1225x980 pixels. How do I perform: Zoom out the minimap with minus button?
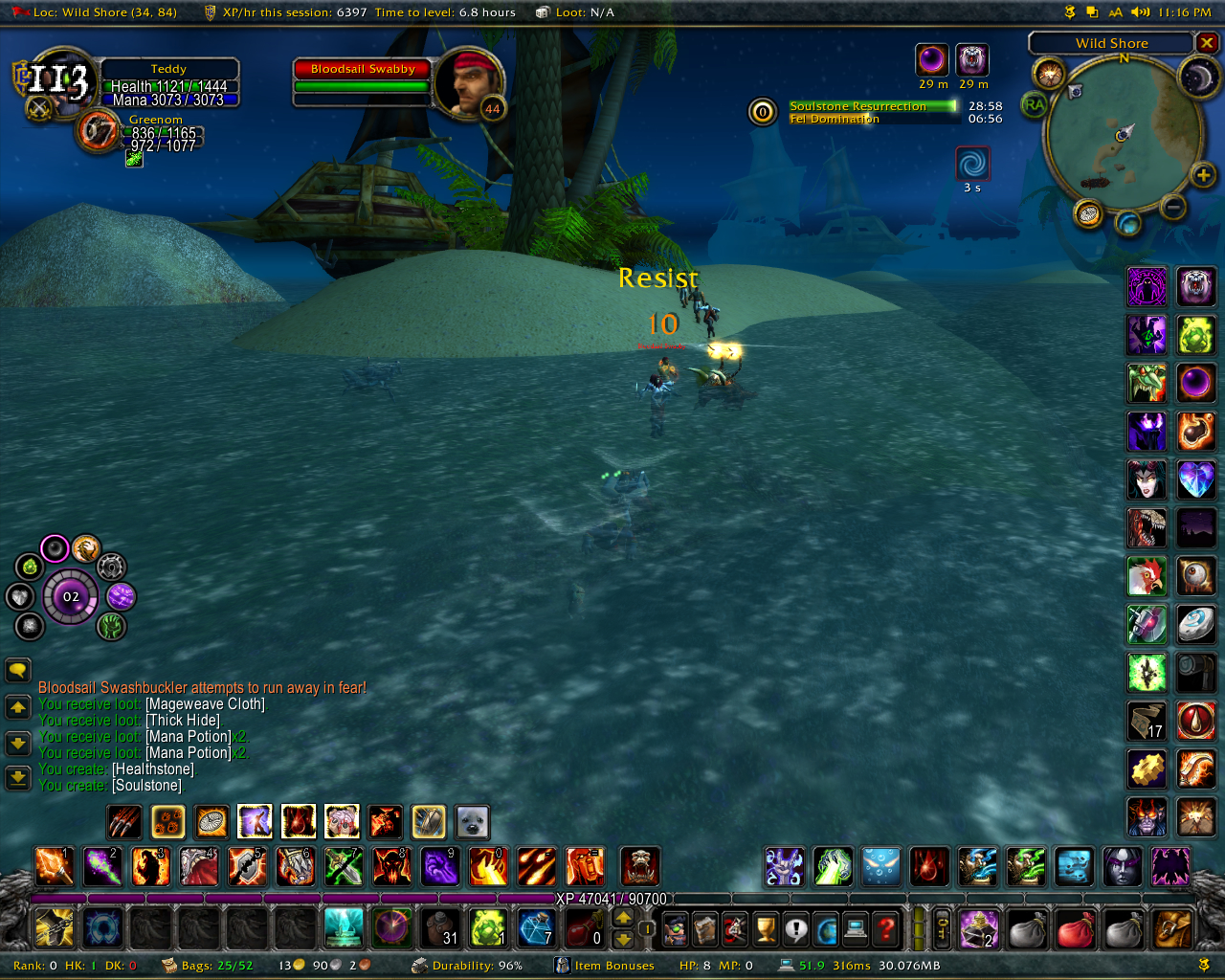pyautogui.click(x=1173, y=207)
